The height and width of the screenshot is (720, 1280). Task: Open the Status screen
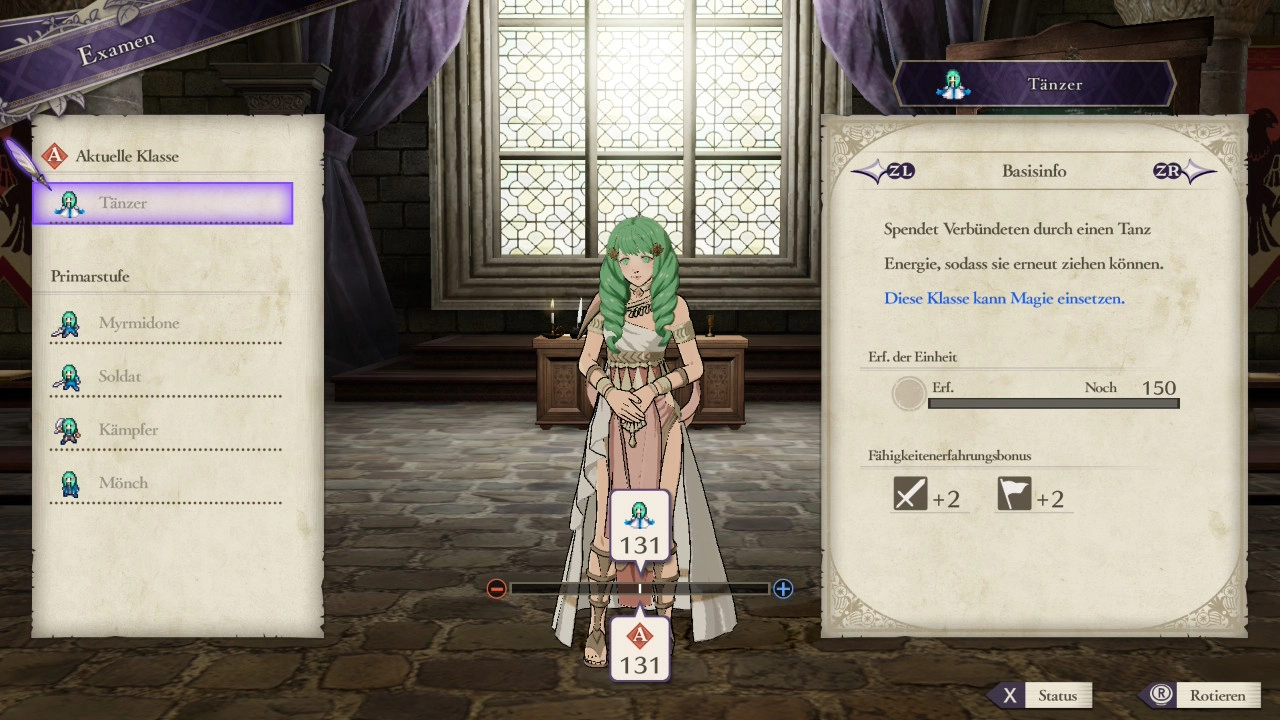[1041, 696]
